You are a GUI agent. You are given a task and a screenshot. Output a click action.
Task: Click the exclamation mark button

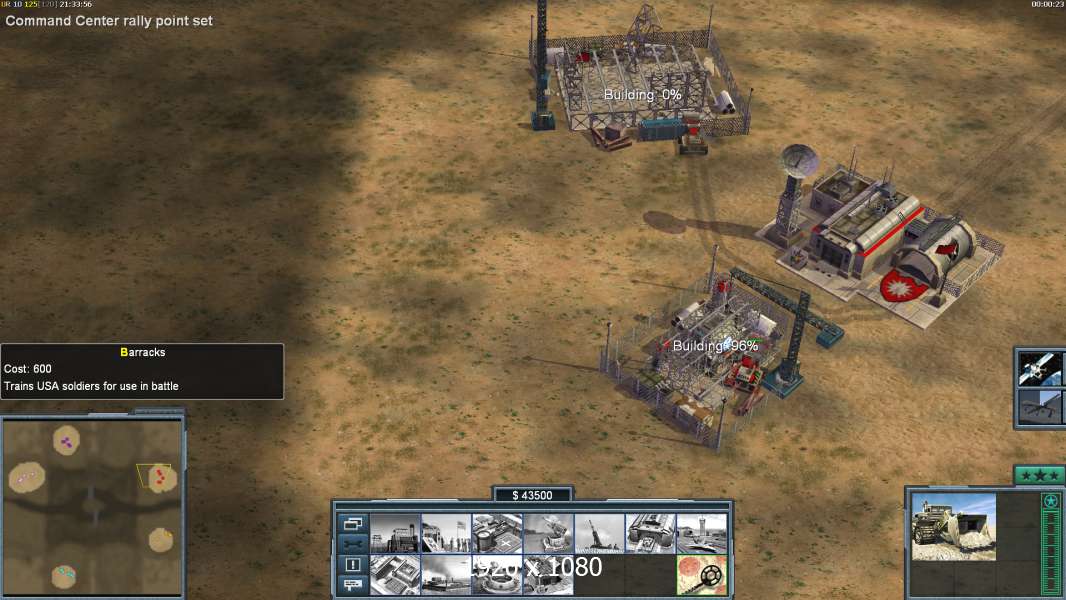point(352,565)
